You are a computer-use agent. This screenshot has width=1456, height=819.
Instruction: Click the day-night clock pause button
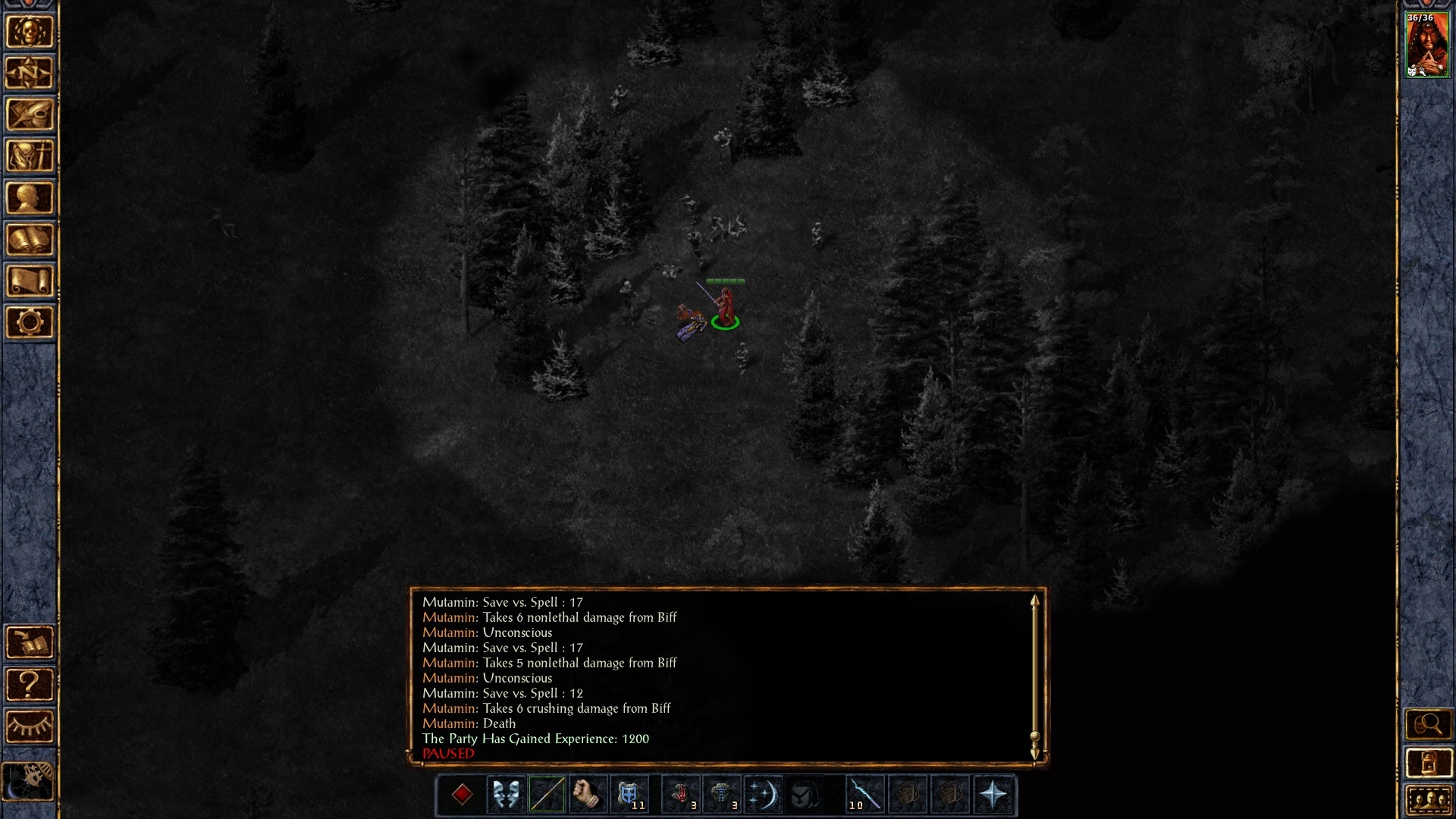pos(30,781)
